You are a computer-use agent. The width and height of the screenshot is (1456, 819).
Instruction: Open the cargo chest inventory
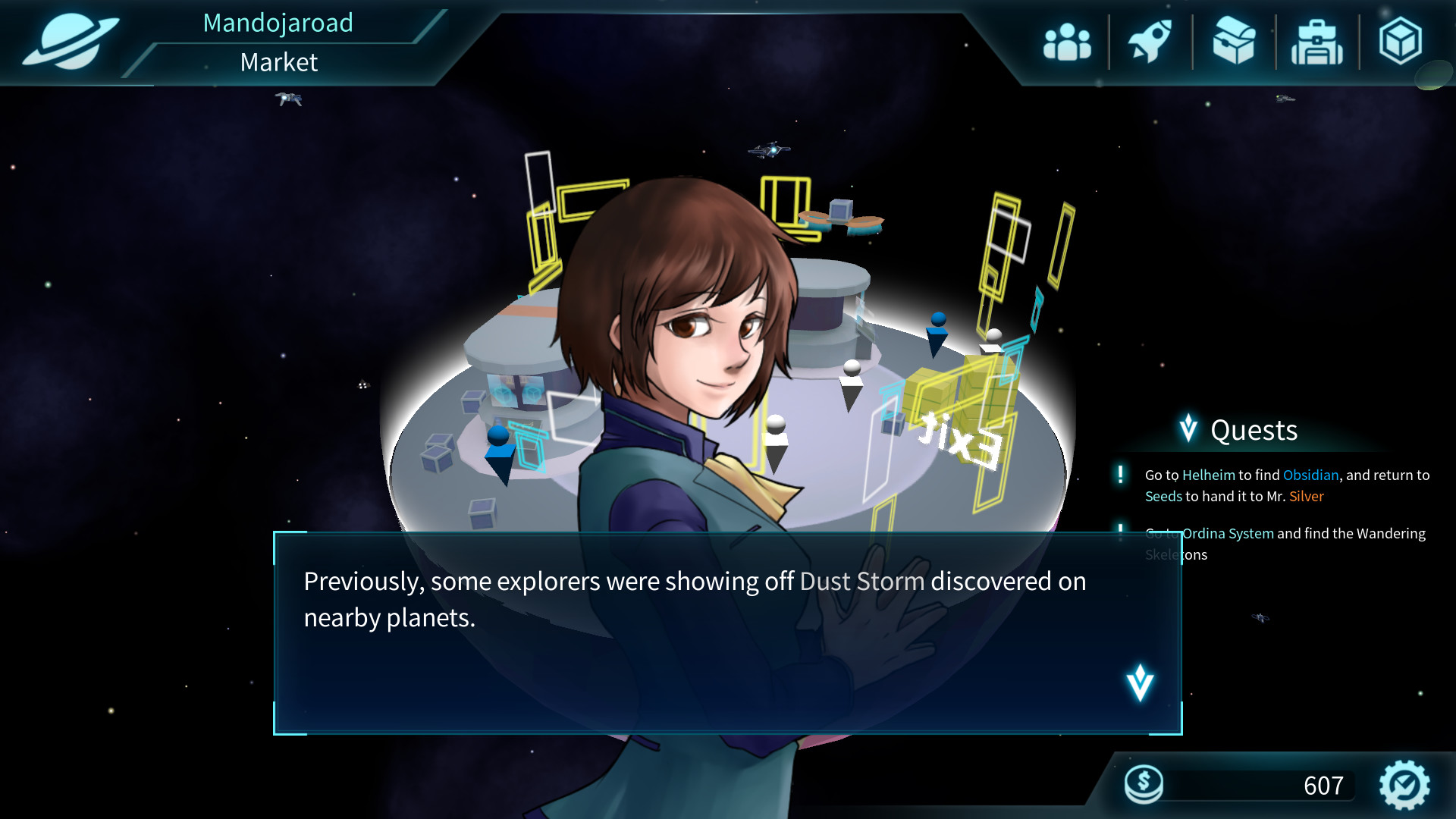coord(1234,42)
